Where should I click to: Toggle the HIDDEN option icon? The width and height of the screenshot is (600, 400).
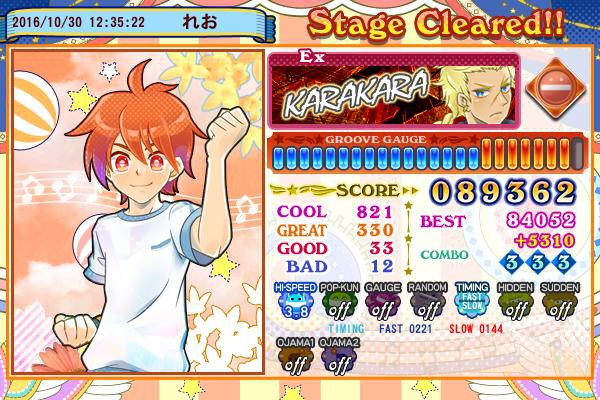514,303
